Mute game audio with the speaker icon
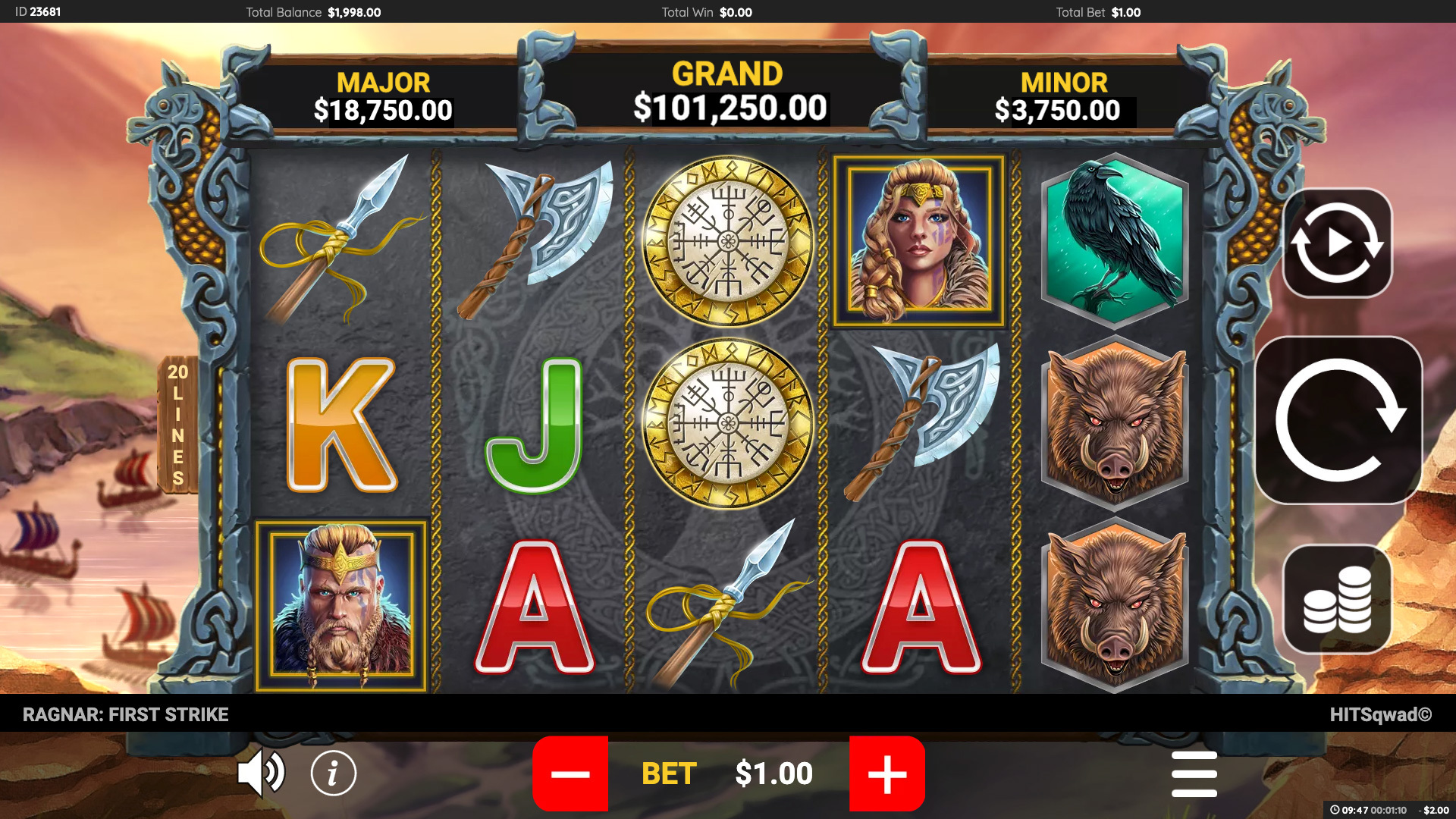Viewport: 1456px width, 819px height. (x=261, y=772)
